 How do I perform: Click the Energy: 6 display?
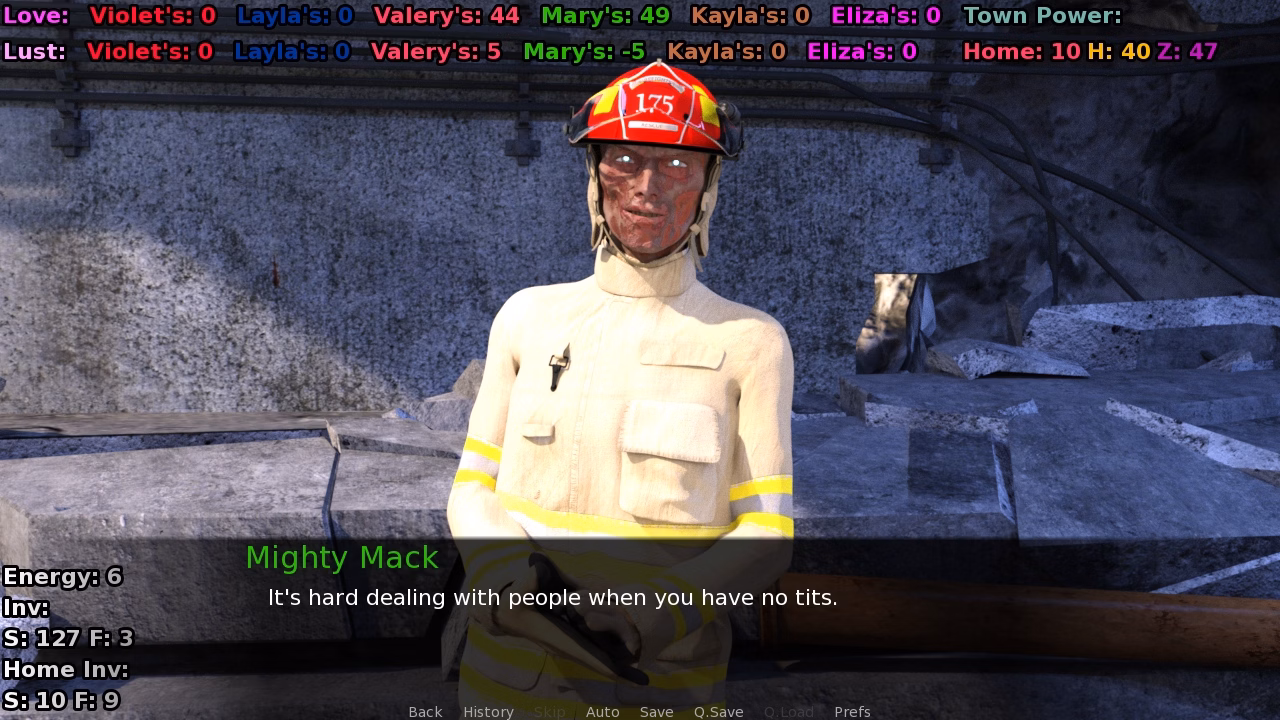click(62, 577)
